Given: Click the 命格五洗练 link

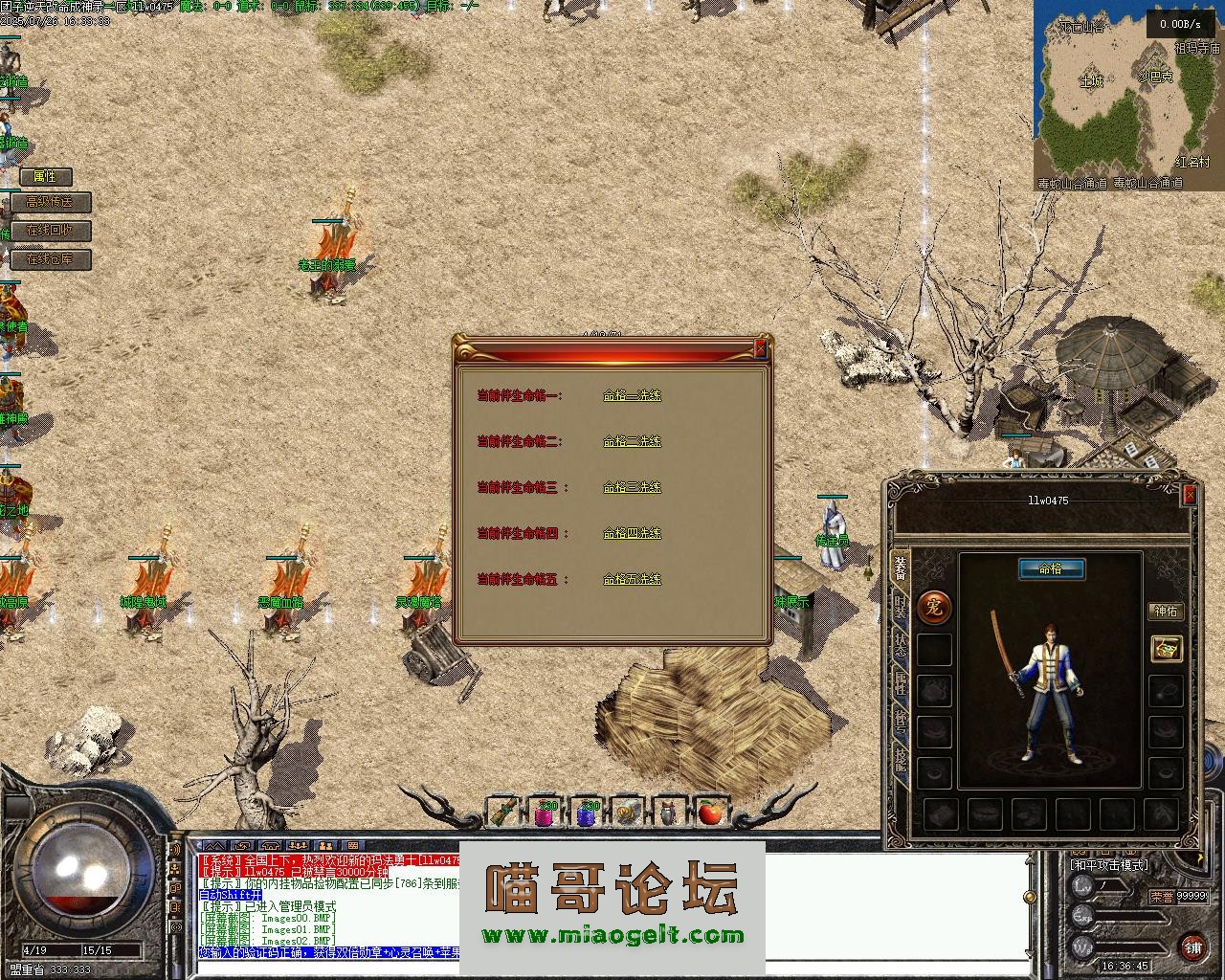Looking at the screenshot, I should coord(632,579).
